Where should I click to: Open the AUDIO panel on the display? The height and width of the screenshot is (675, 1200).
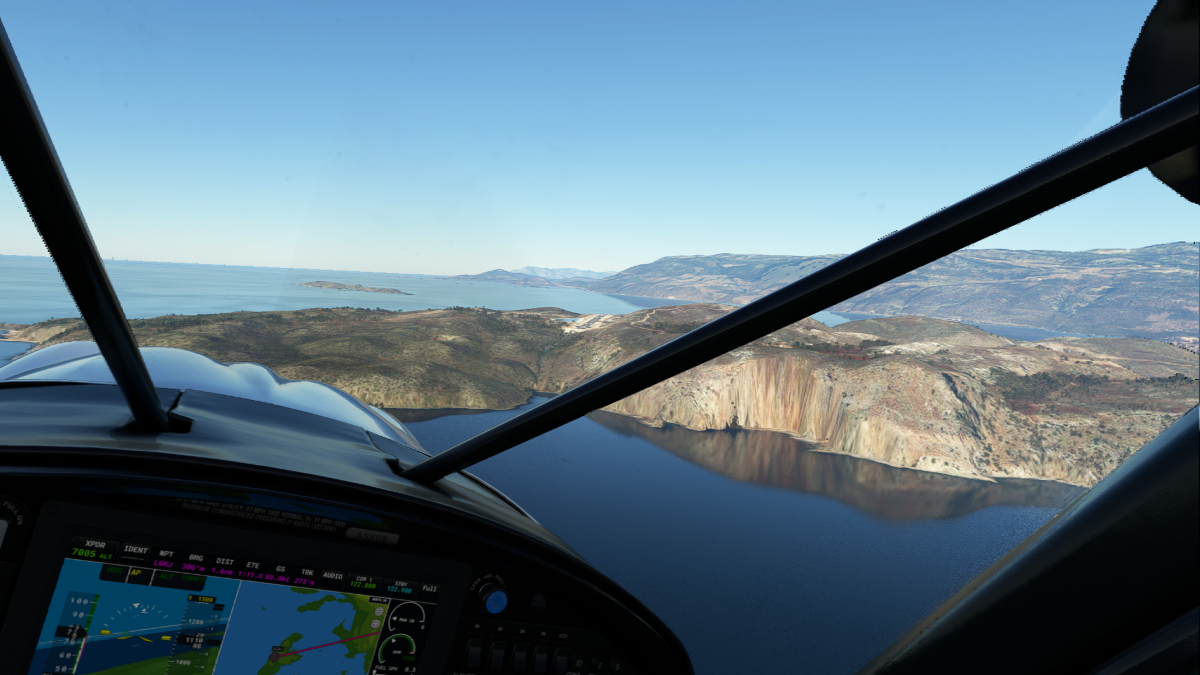[332, 576]
